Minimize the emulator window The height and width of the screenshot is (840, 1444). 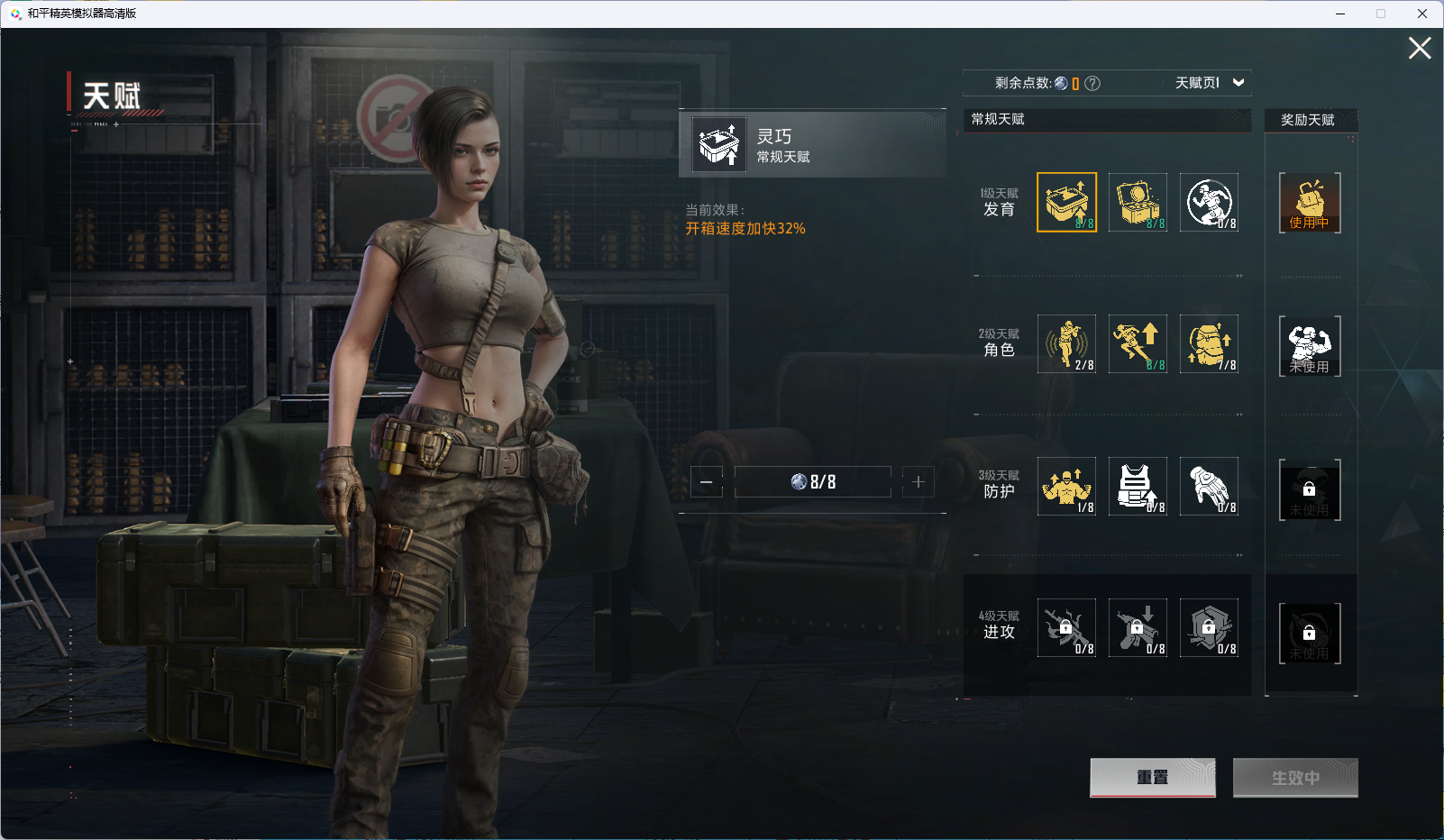click(x=1340, y=14)
